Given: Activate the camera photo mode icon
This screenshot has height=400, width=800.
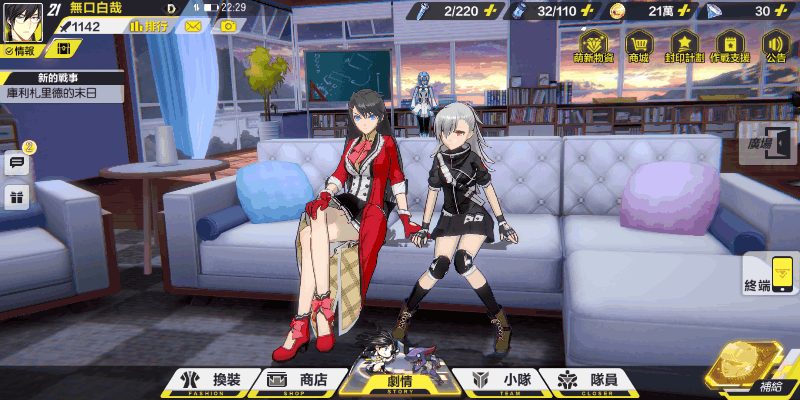Looking at the screenshot, I should pos(228,26).
